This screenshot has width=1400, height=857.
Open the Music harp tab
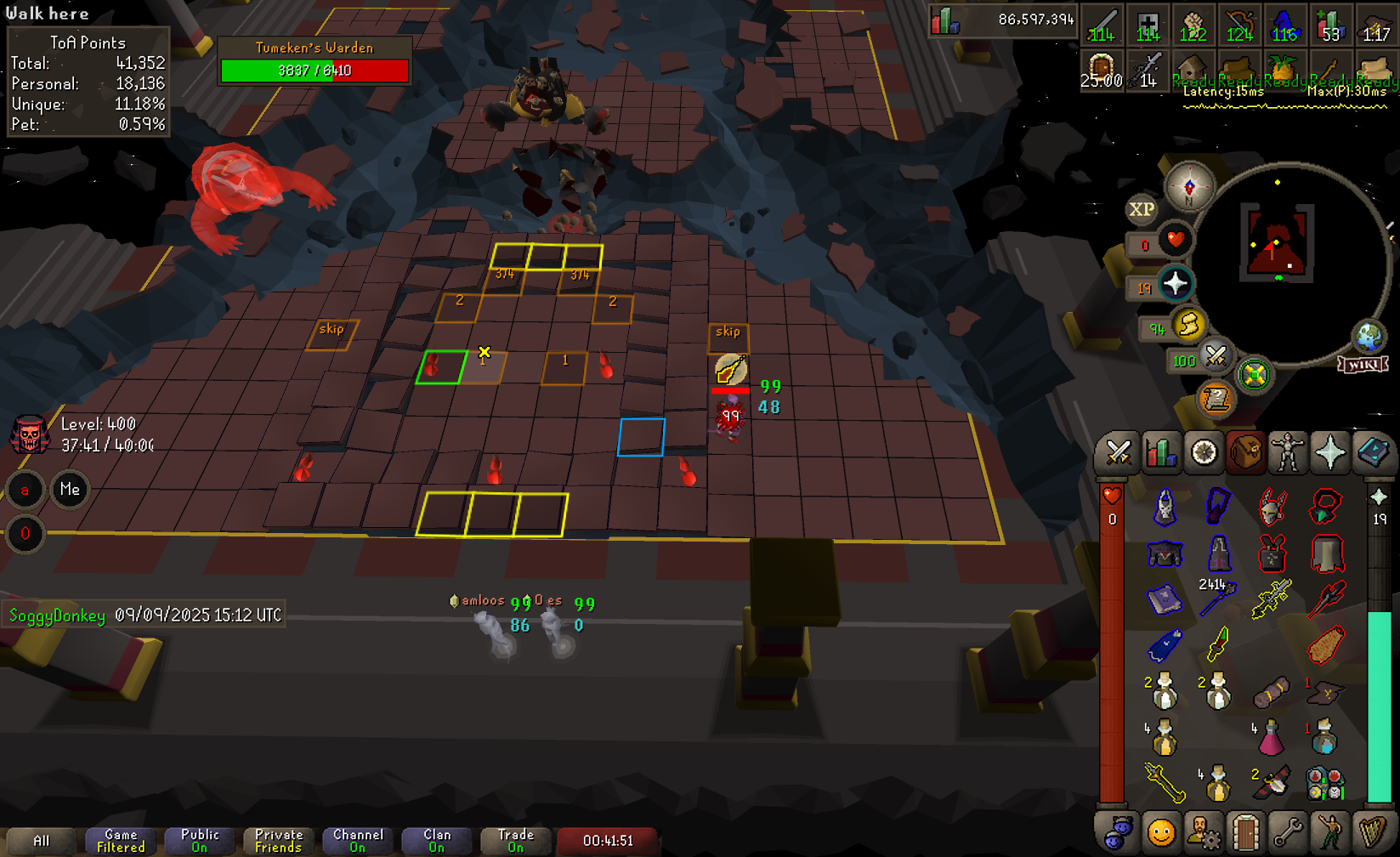pyautogui.click(x=1373, y=832)
